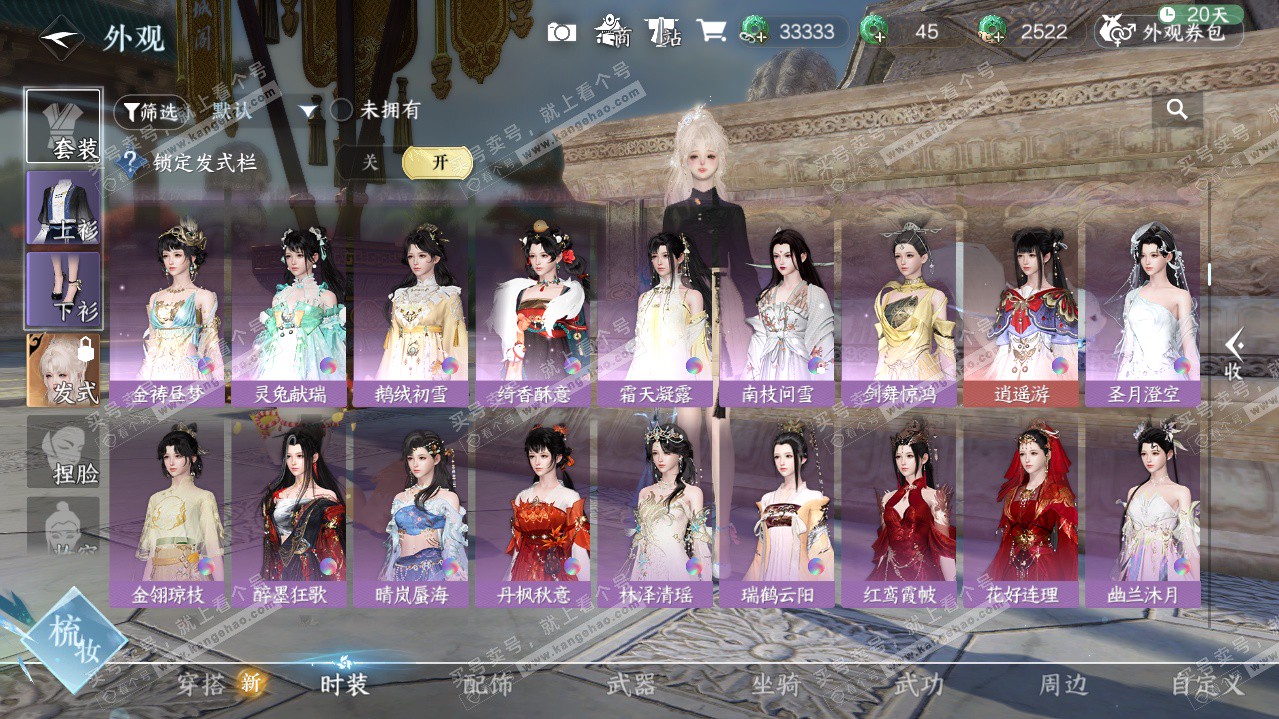Switch to the 武器 tab
1279x719 pixels.
[x=631, y=685]
